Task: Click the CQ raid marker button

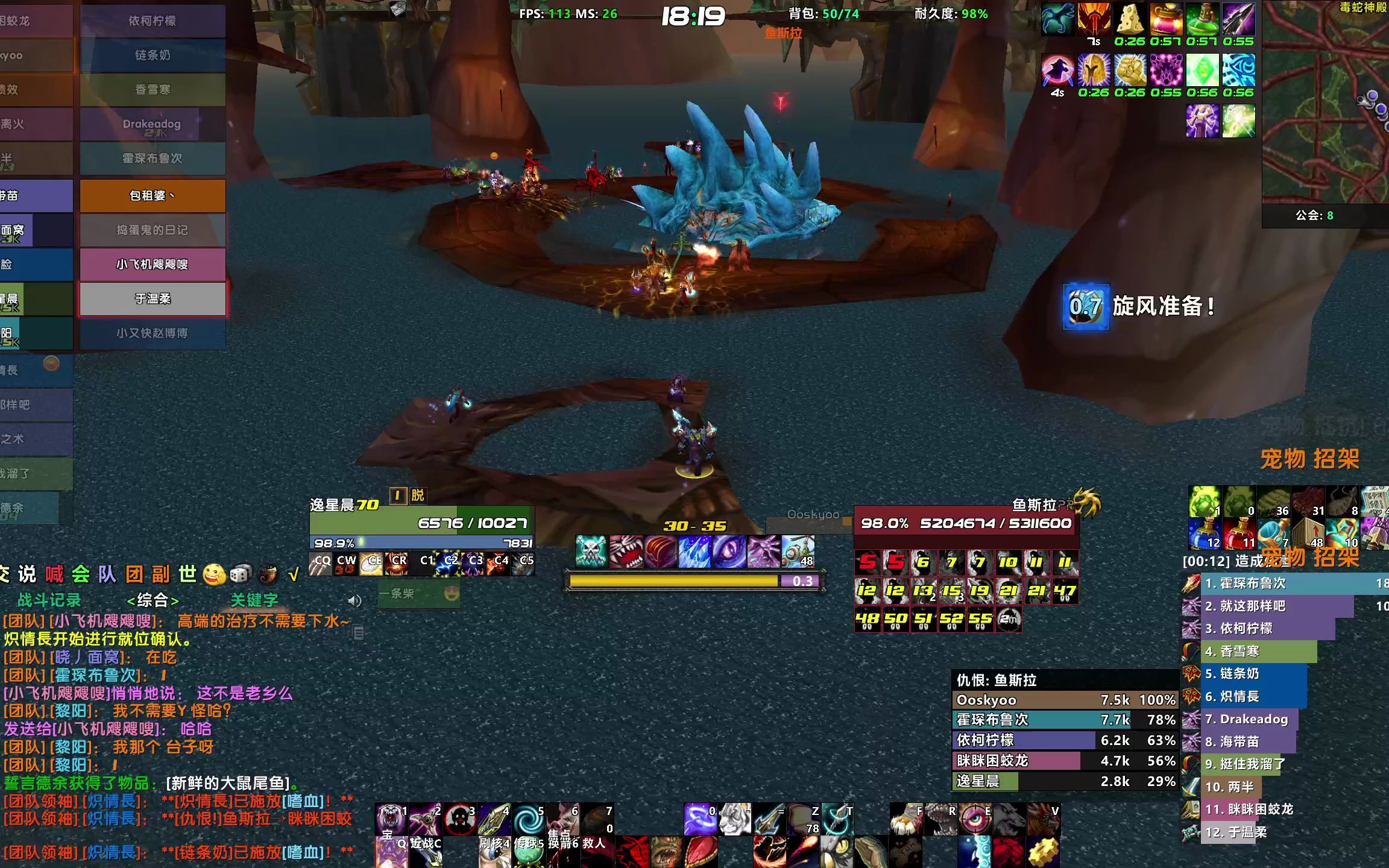Action: (321, 564)
